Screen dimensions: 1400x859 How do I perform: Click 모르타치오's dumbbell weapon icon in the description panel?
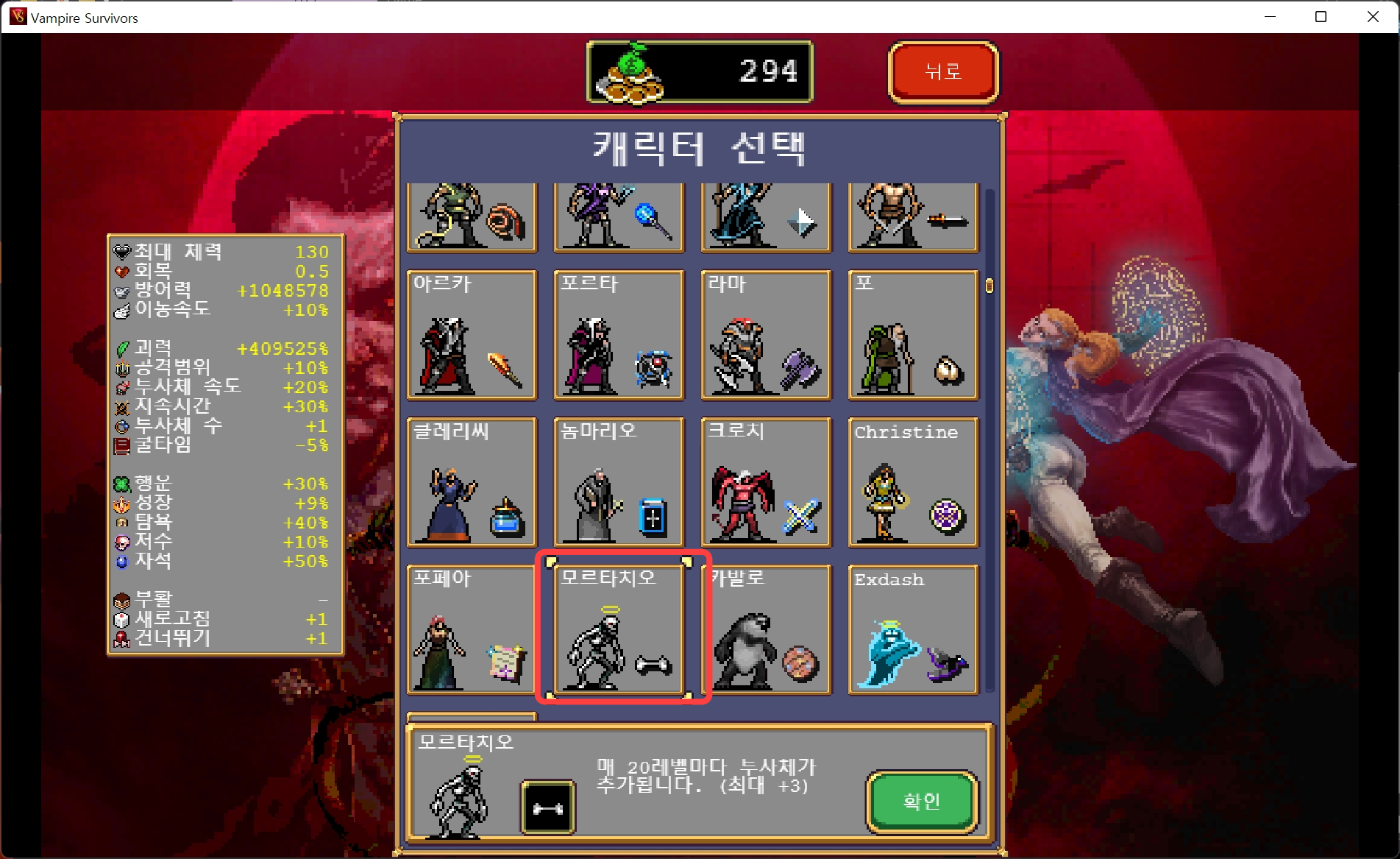pyautogui.click(x=548, y=807)
